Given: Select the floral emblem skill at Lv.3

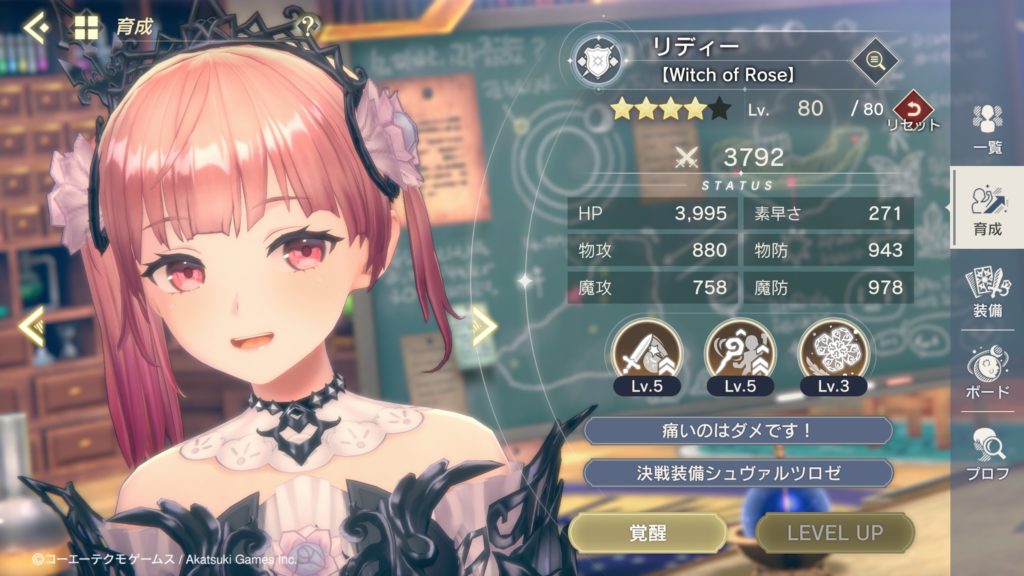Looking at the screenshot, I should (x=833, y=349).
